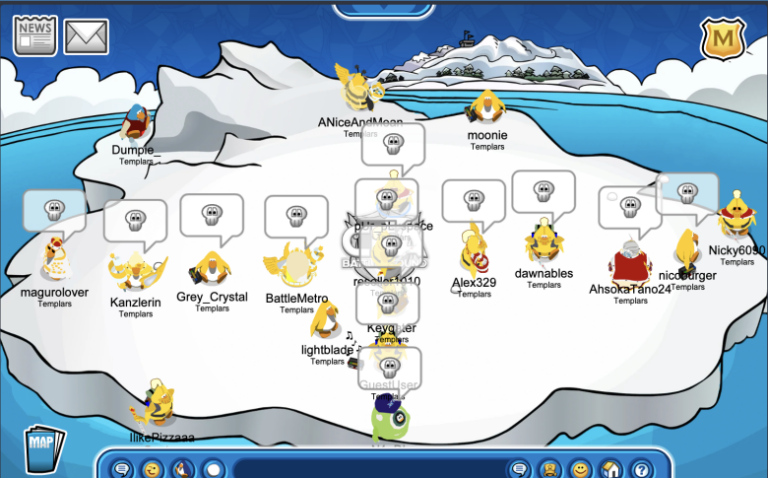Open the penguin actions menu

coord(183,469)
